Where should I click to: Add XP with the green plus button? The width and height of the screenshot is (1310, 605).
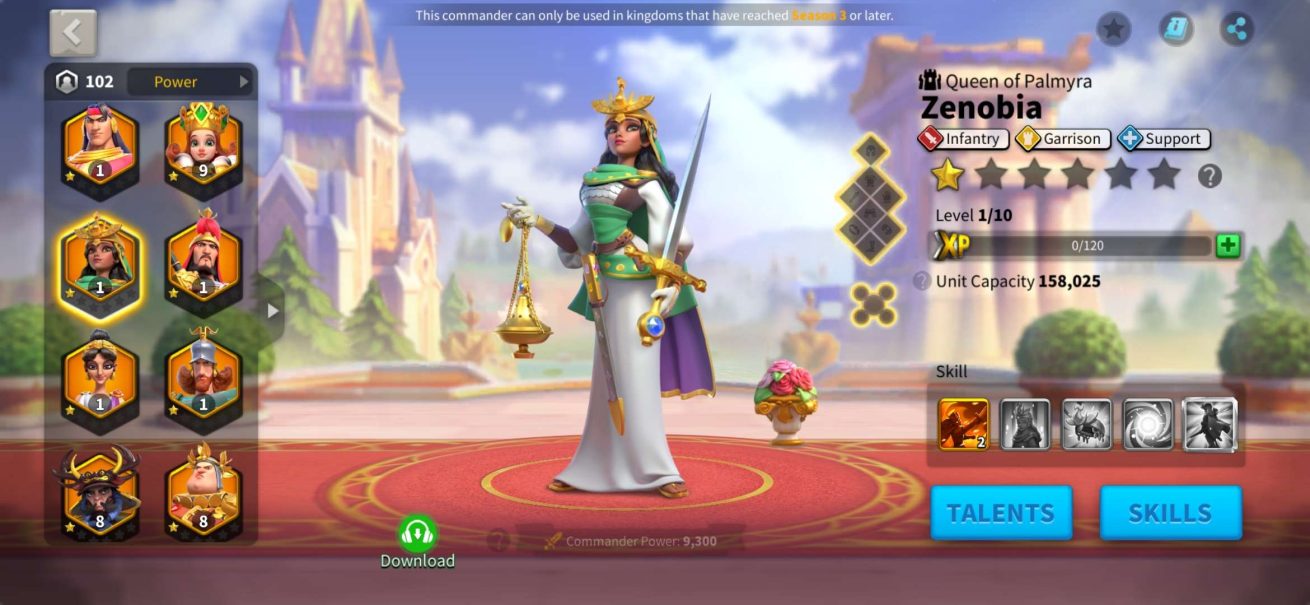tap(1228, 246)
